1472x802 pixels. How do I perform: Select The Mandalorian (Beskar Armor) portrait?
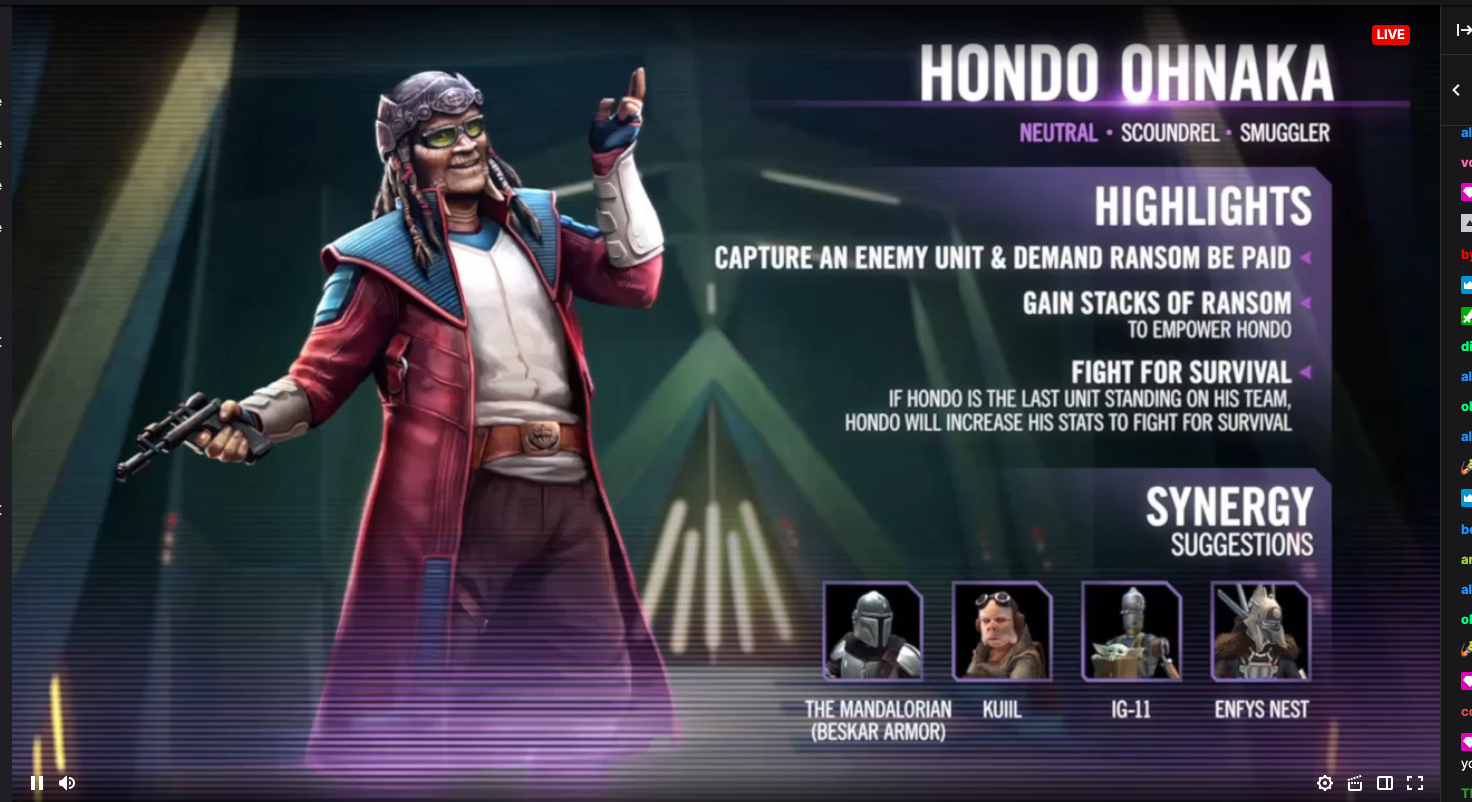coord(873,630)
